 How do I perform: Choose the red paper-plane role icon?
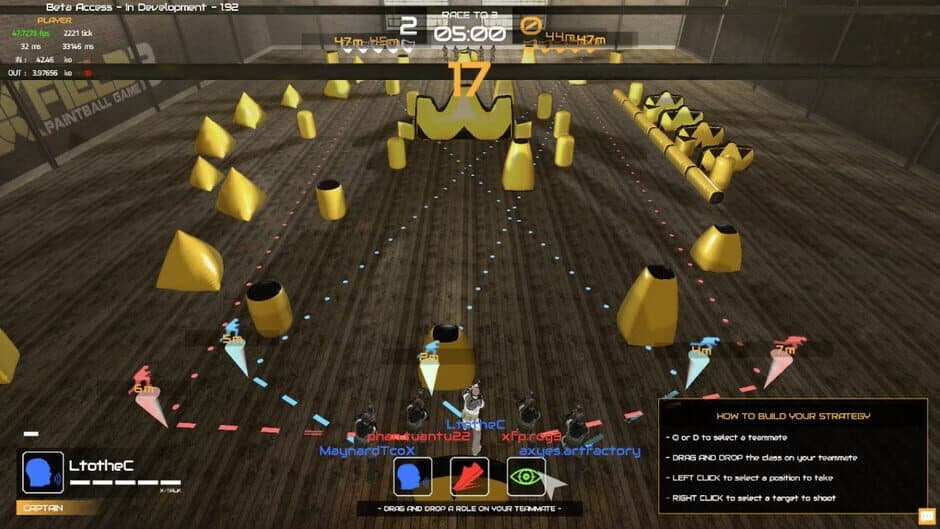click(469, 477)
